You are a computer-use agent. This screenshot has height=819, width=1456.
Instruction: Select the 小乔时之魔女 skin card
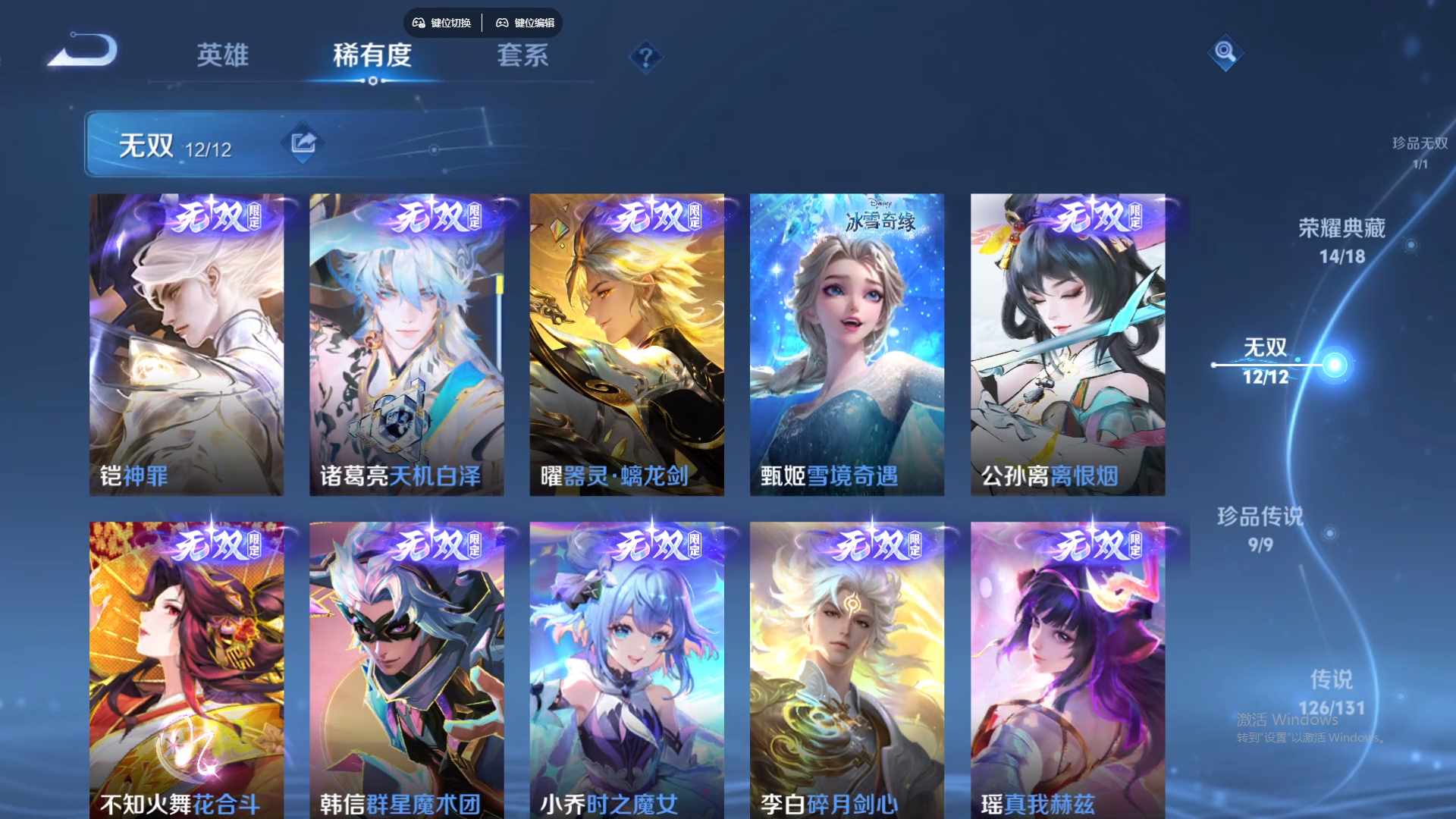[x=627, y=671]
